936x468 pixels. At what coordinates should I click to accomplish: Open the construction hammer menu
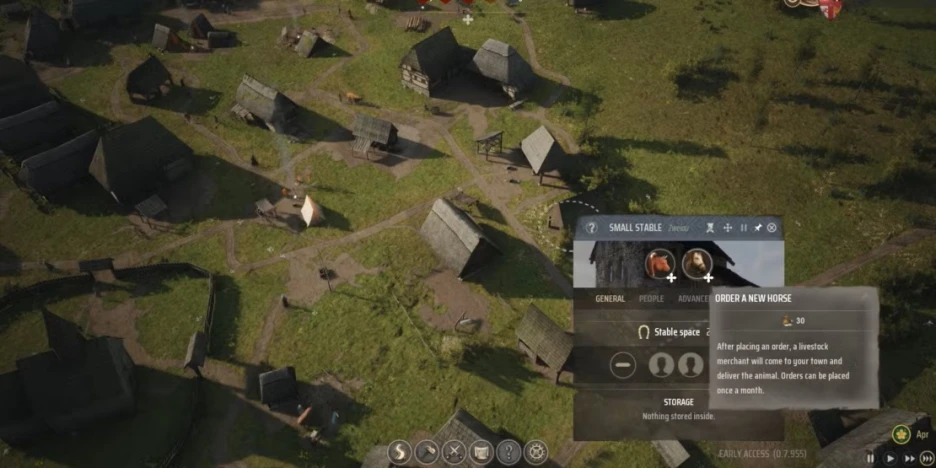pyautogui.click(x=426, y=452)
